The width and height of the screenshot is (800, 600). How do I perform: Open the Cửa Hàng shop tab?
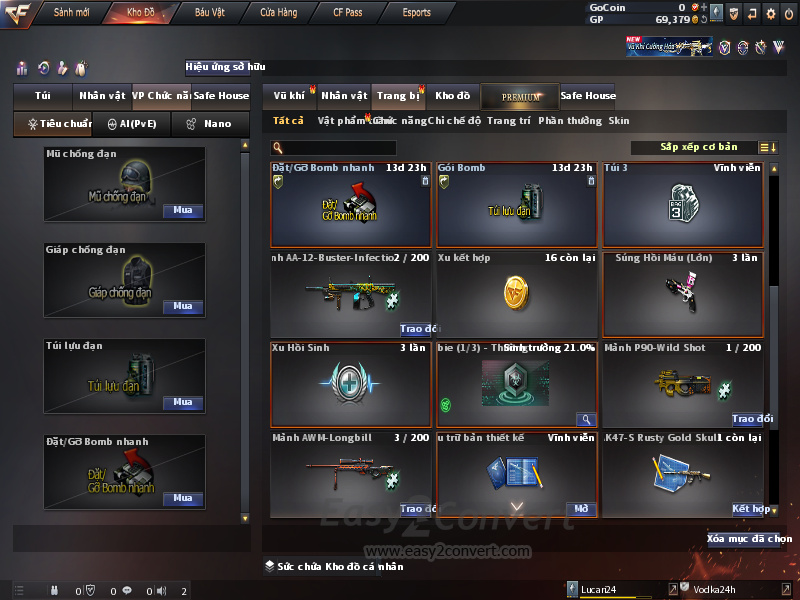click(x=278, y=13)
